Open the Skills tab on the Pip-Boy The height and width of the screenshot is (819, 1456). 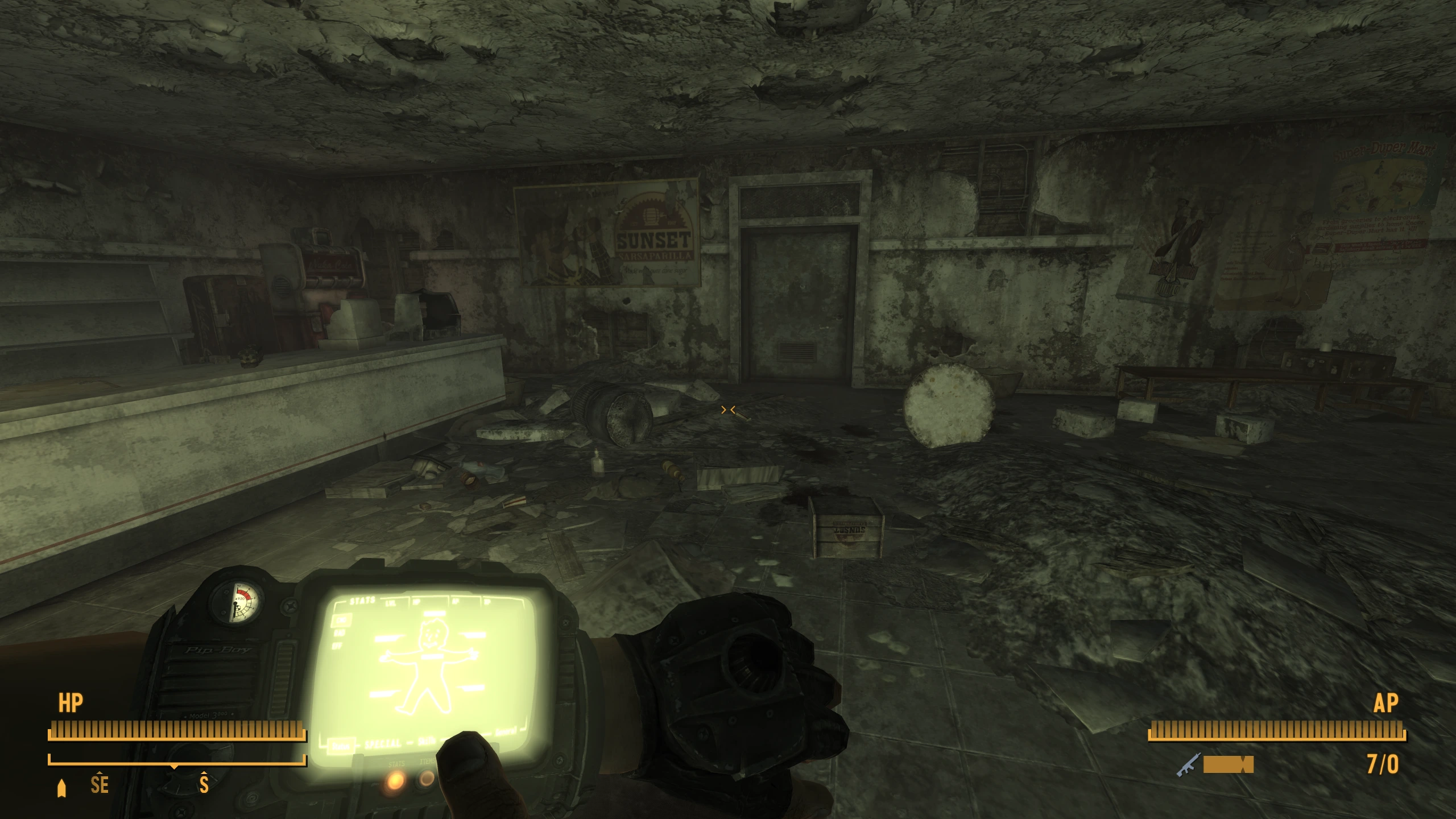[x=427, y=741]
